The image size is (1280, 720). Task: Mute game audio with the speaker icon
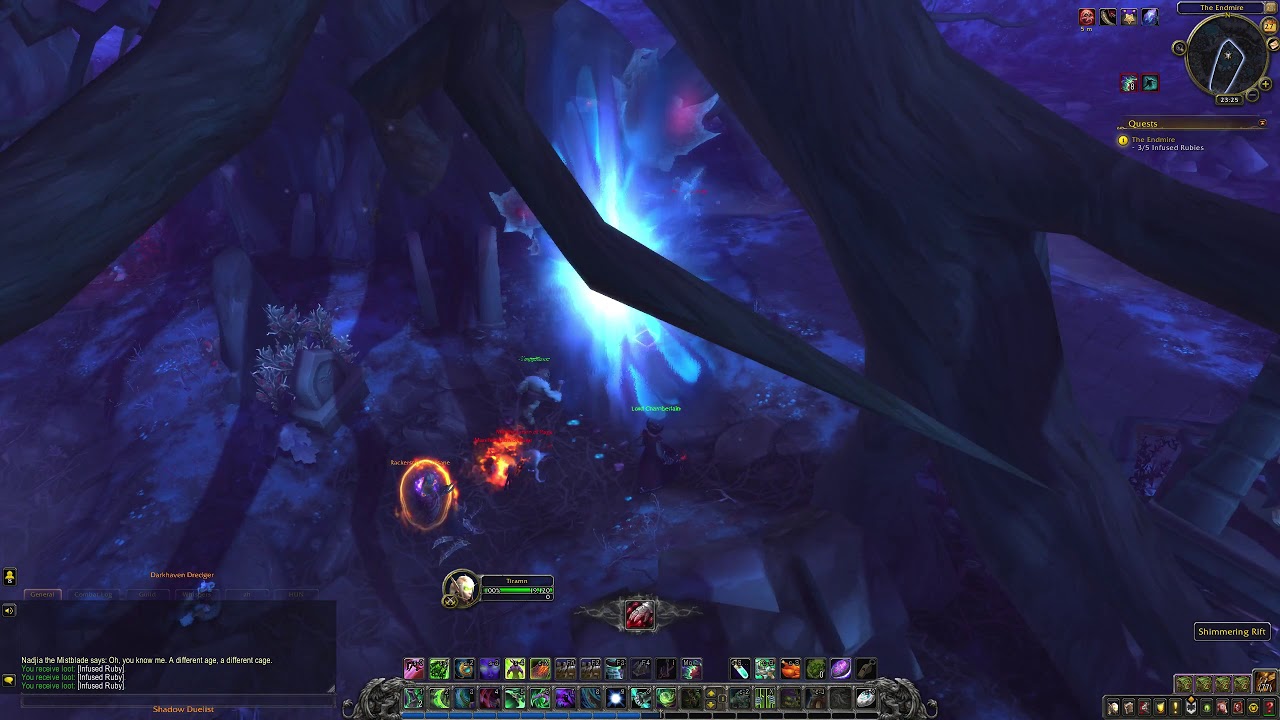pos(8,612)
